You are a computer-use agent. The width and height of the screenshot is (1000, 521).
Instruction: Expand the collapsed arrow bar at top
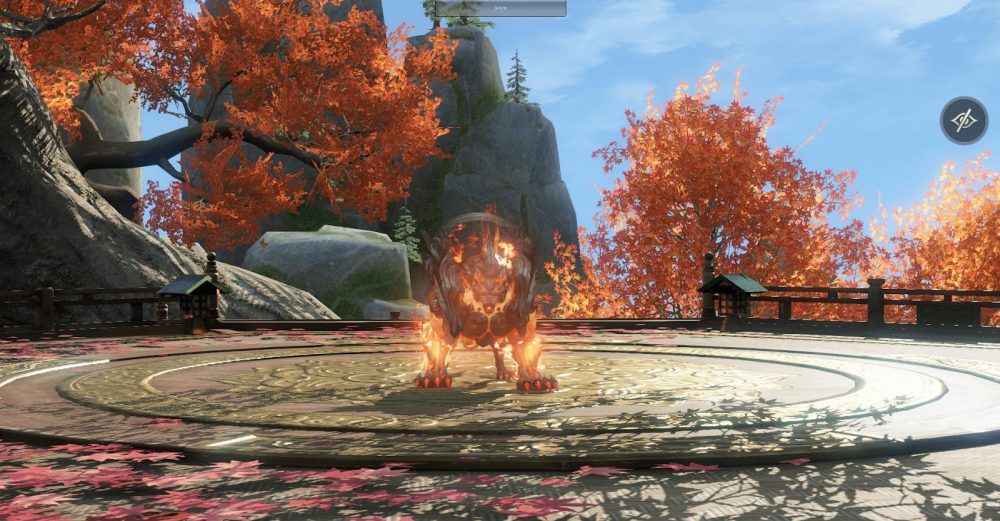click(500, 8)
